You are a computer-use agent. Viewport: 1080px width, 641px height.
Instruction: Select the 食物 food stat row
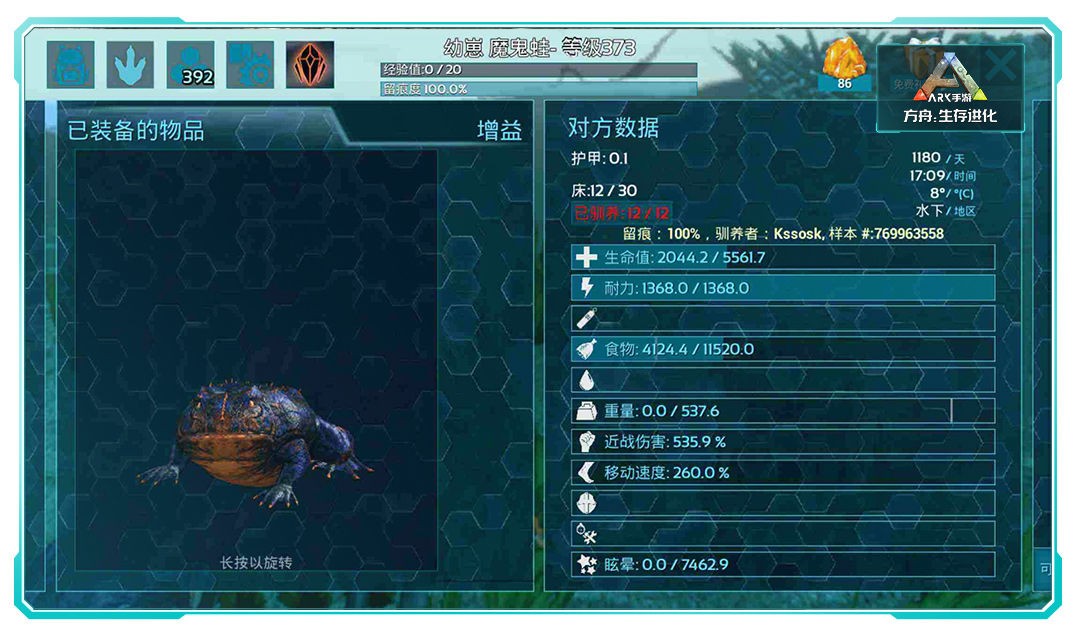click(x=783, y=349)
